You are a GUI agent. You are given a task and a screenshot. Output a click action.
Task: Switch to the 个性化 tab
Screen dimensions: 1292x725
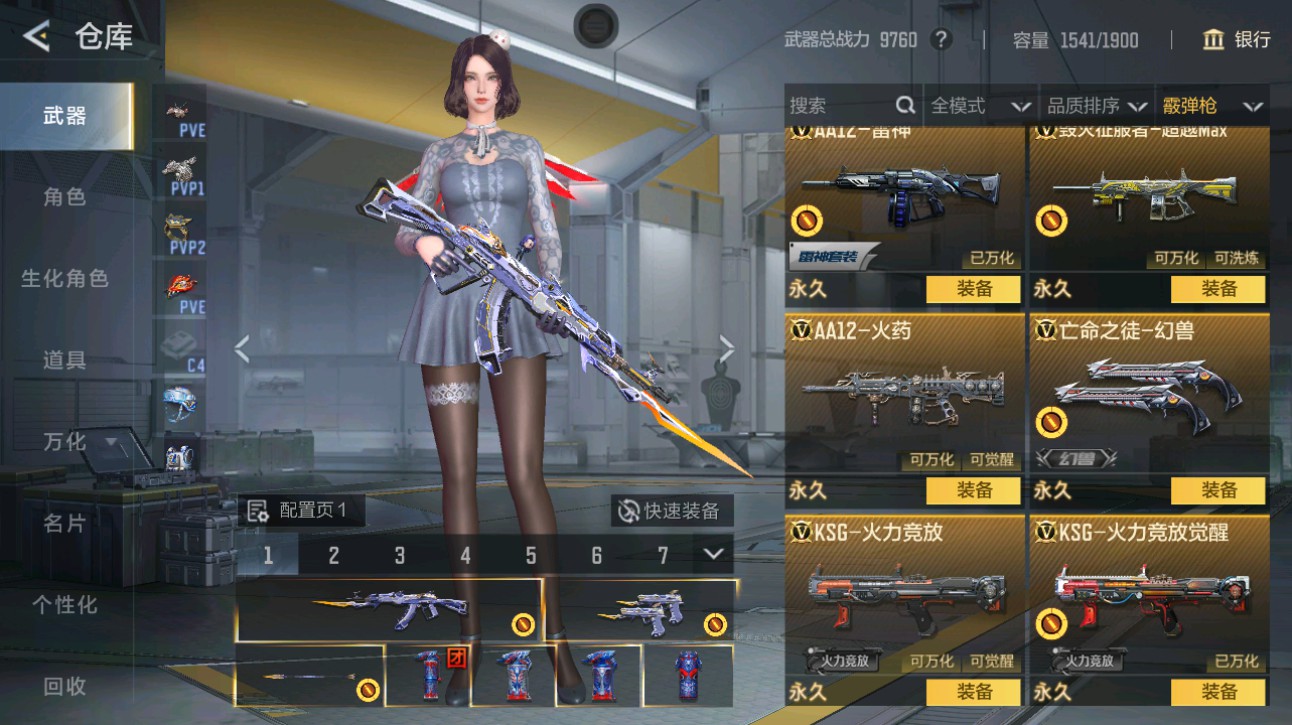(x=65, y=605)
